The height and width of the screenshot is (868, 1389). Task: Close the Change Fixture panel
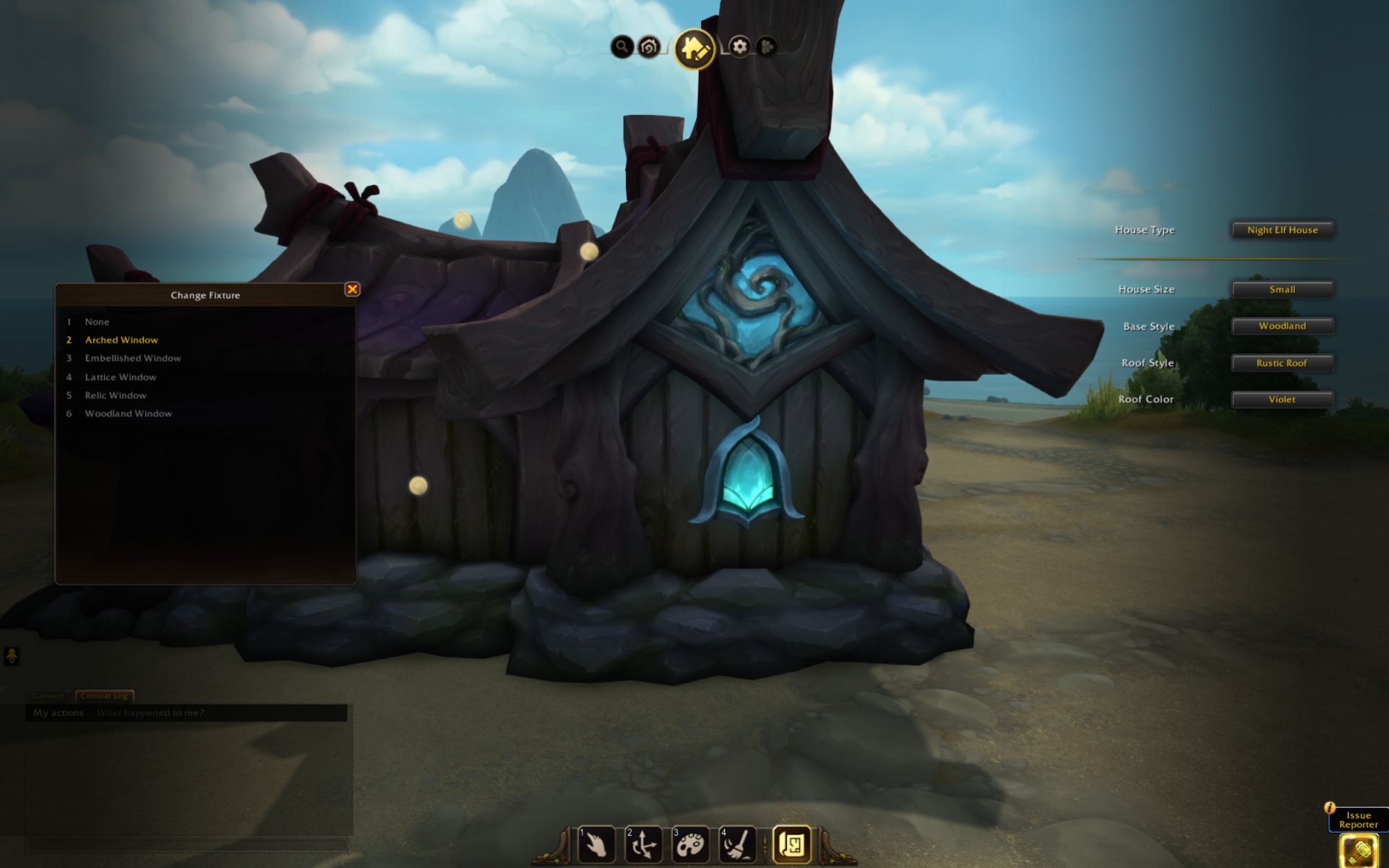coord(352,289)
